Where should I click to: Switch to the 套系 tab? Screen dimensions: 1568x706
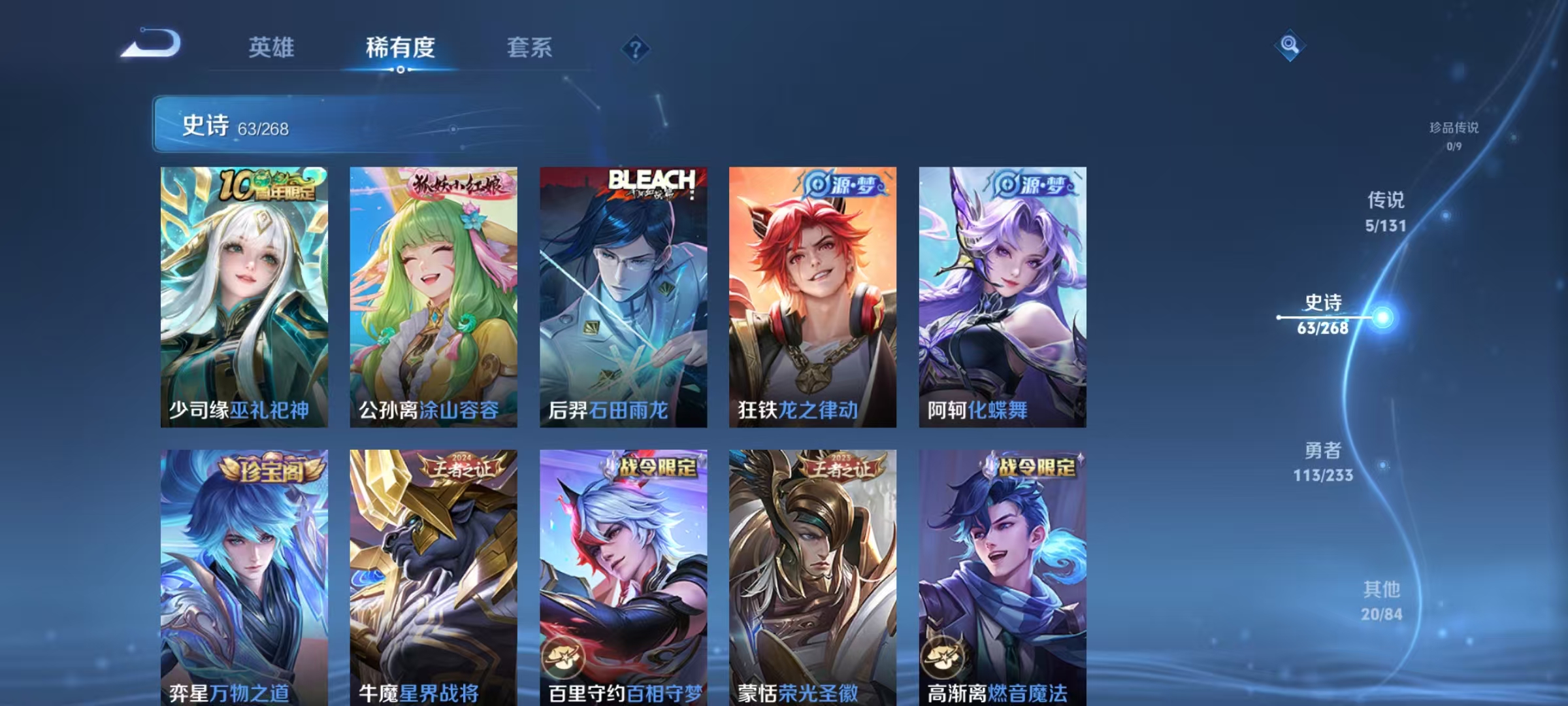click(x=530, y=48)
